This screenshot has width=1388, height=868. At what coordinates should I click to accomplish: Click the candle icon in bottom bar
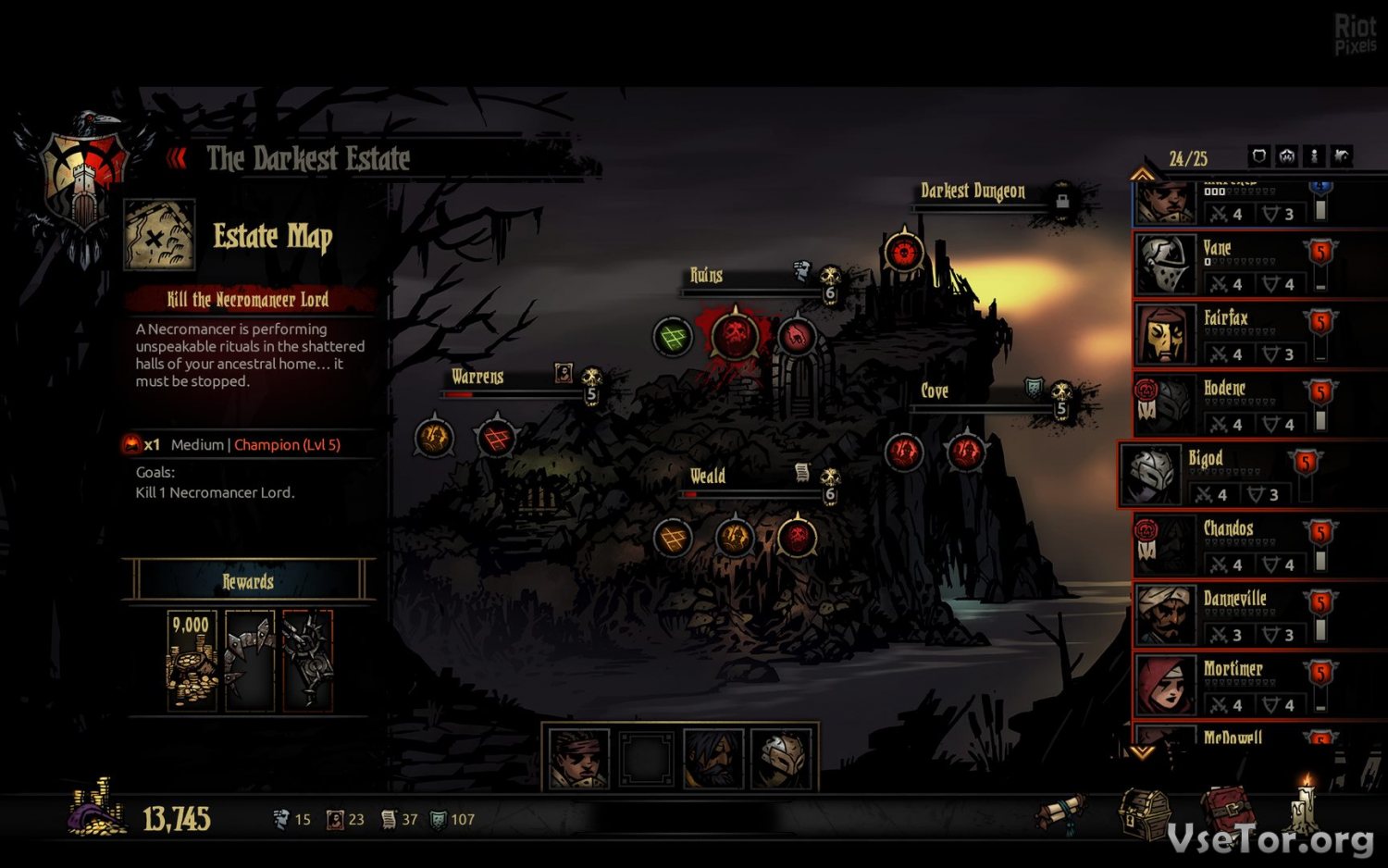click(1306, 803)
